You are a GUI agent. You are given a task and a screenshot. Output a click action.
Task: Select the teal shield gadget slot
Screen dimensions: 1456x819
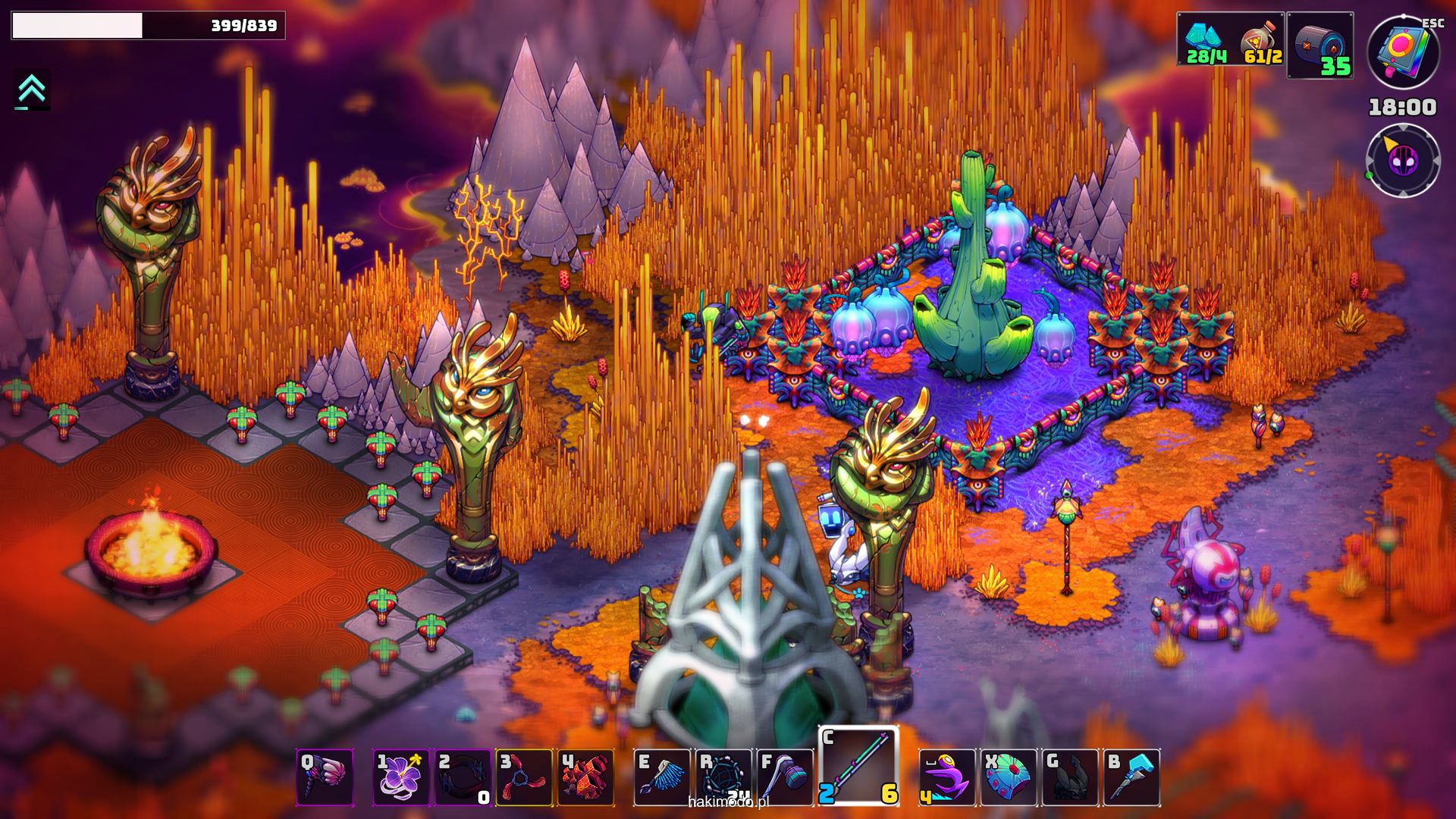[1009, 777]
